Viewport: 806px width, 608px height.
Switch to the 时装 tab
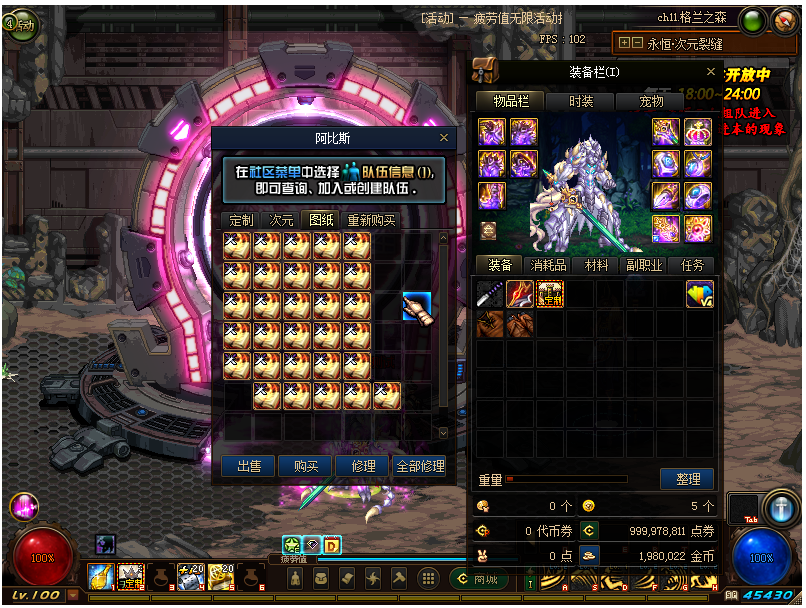coord(581,101)
